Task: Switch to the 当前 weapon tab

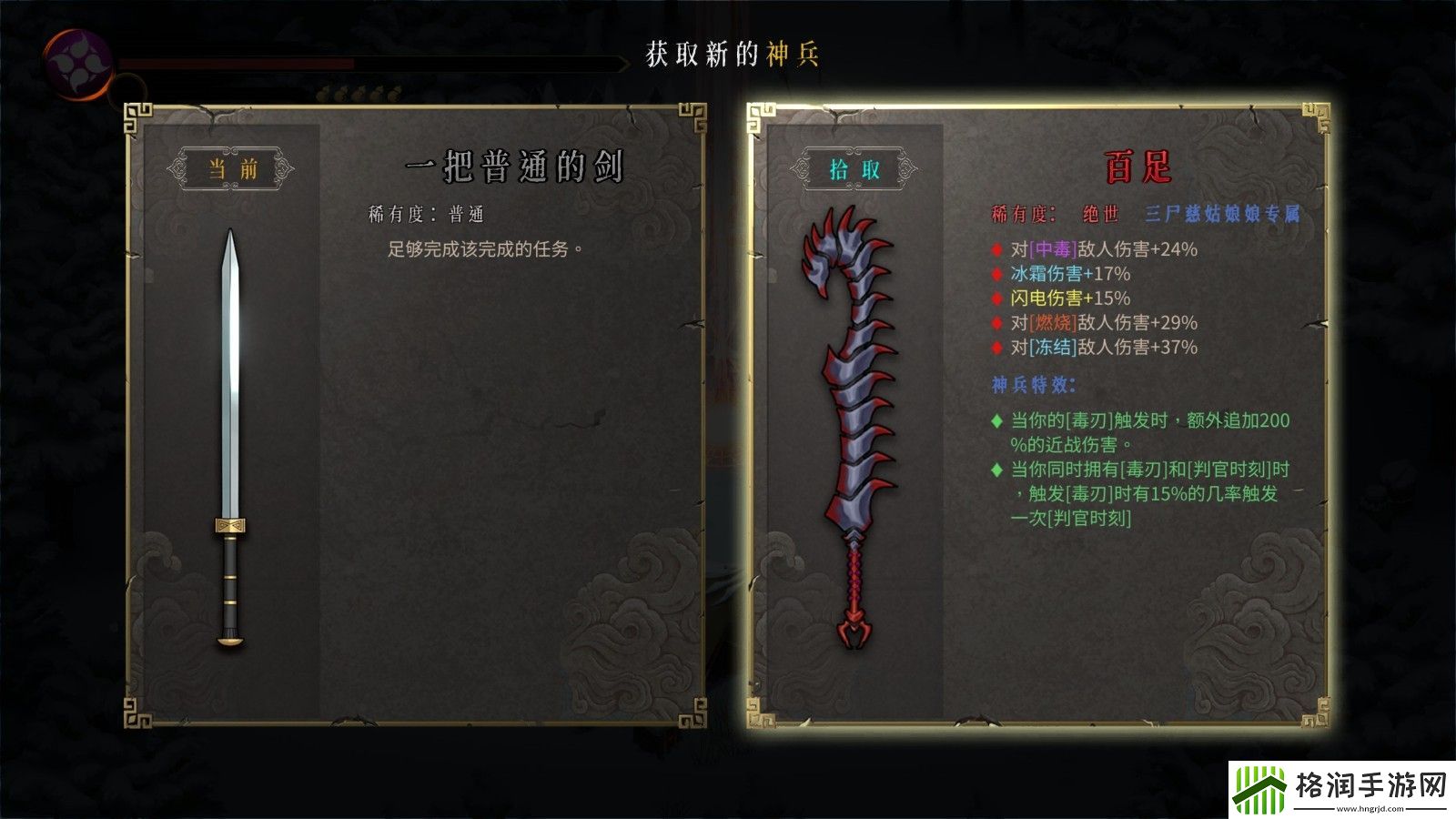Action: click(230, 167)
